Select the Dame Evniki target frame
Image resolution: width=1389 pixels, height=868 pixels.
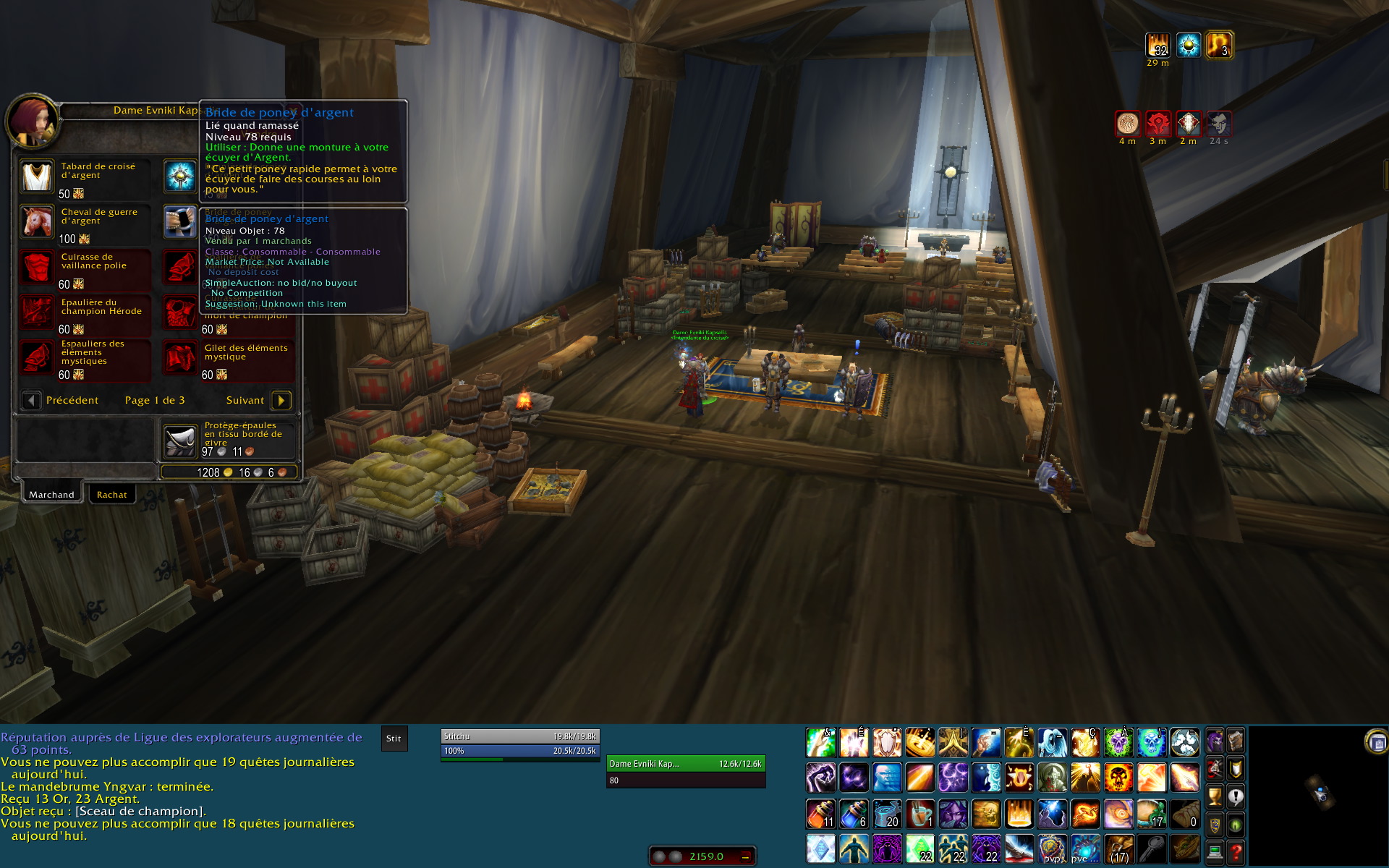(685, 764)
